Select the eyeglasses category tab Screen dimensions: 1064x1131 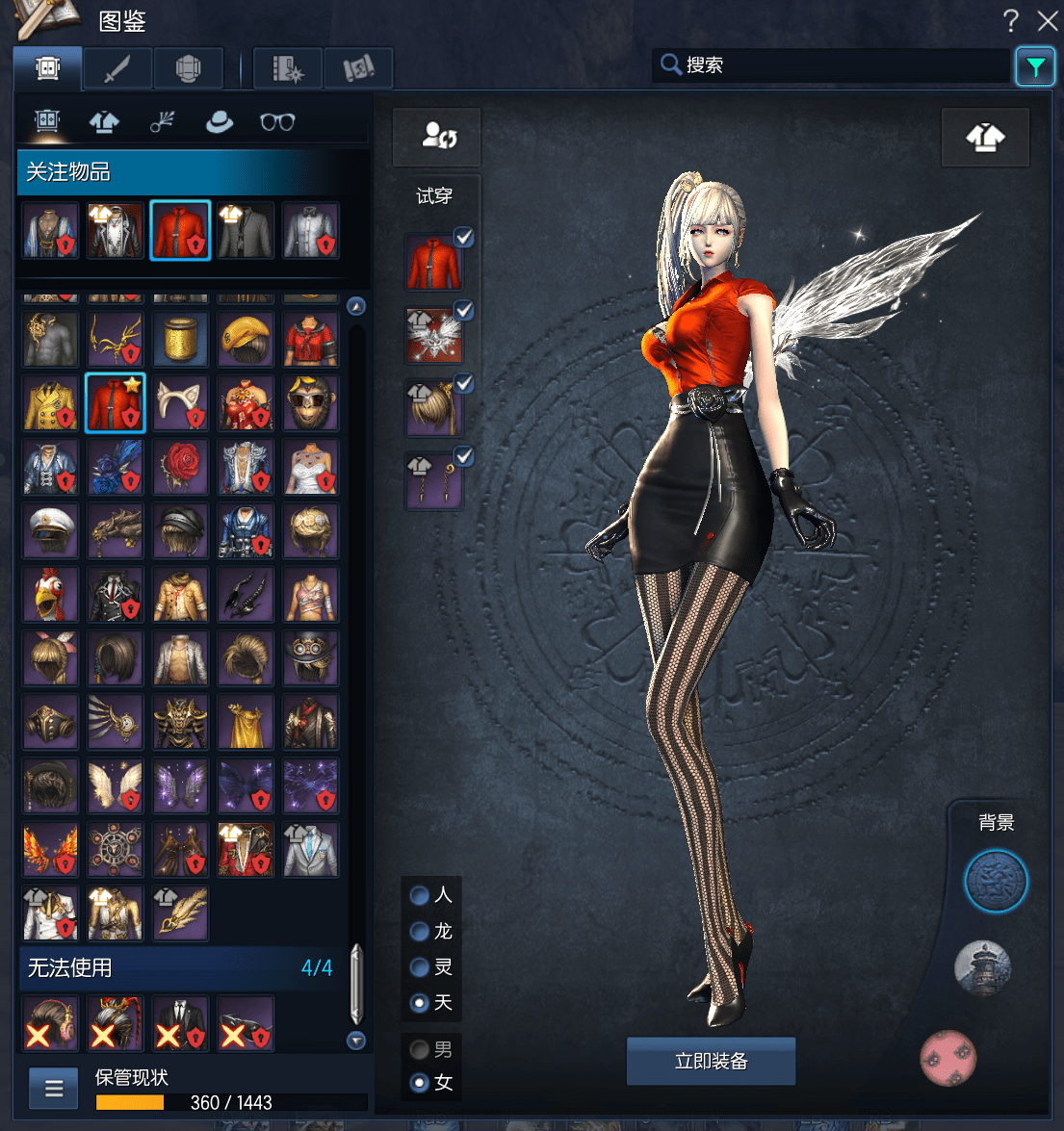(x=277, y=122)
